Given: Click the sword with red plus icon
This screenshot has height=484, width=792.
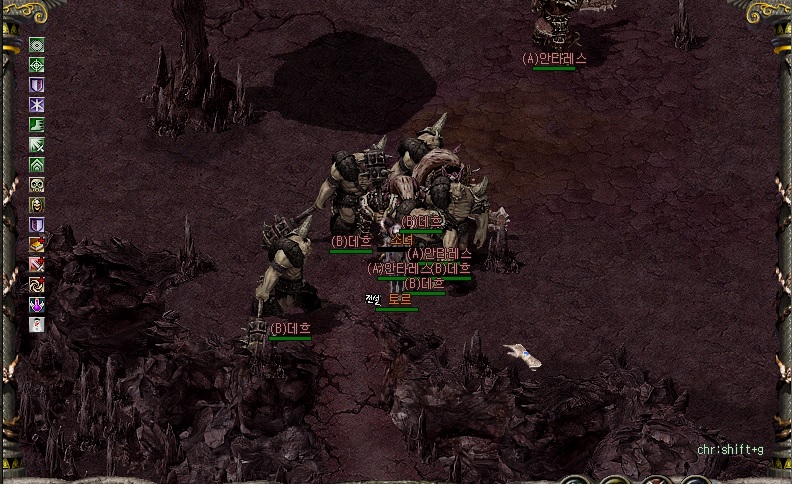Looking at the screenshot, I should point(37,265).
